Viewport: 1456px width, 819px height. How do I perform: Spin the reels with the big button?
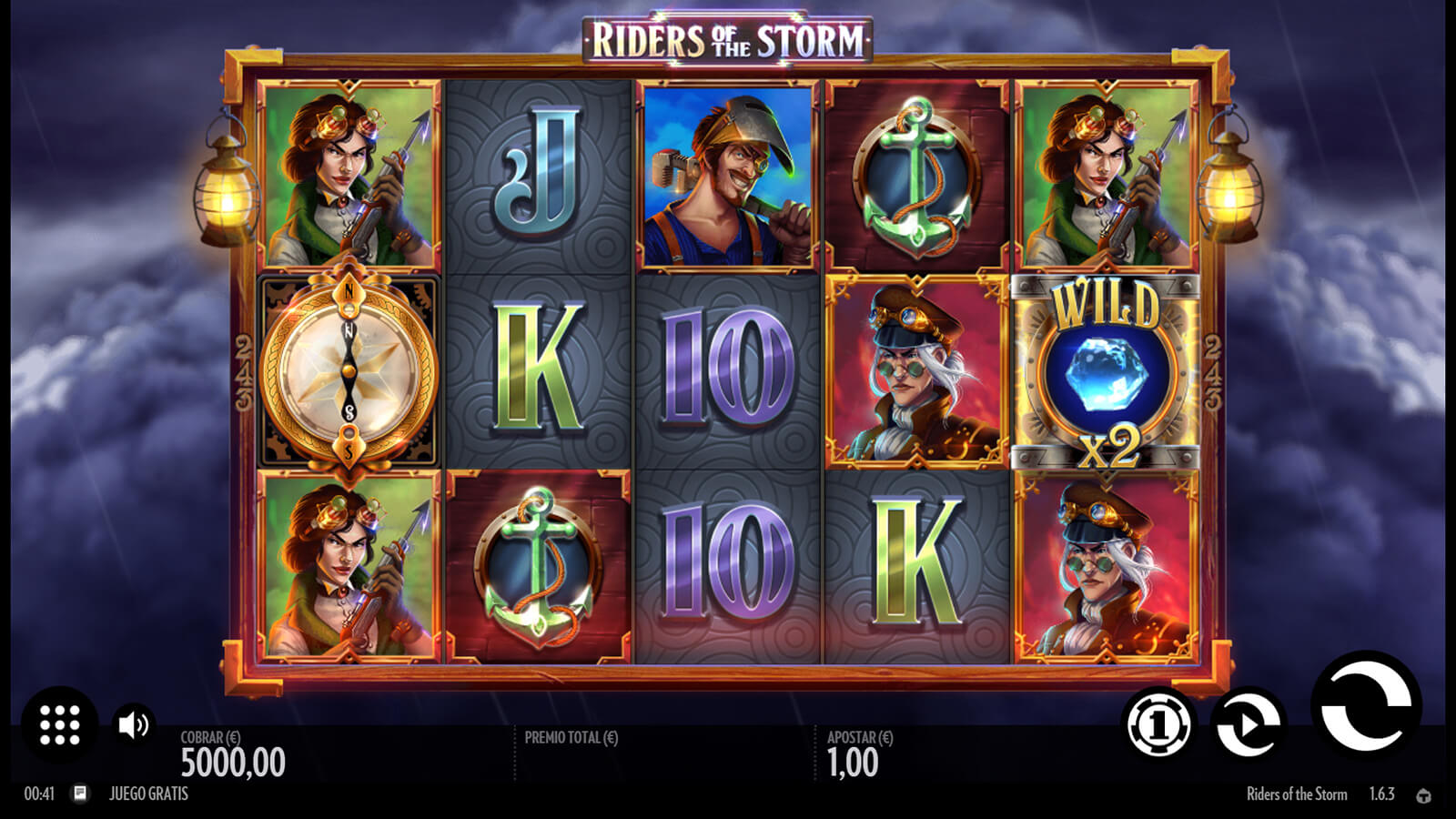coord(1365,706)
